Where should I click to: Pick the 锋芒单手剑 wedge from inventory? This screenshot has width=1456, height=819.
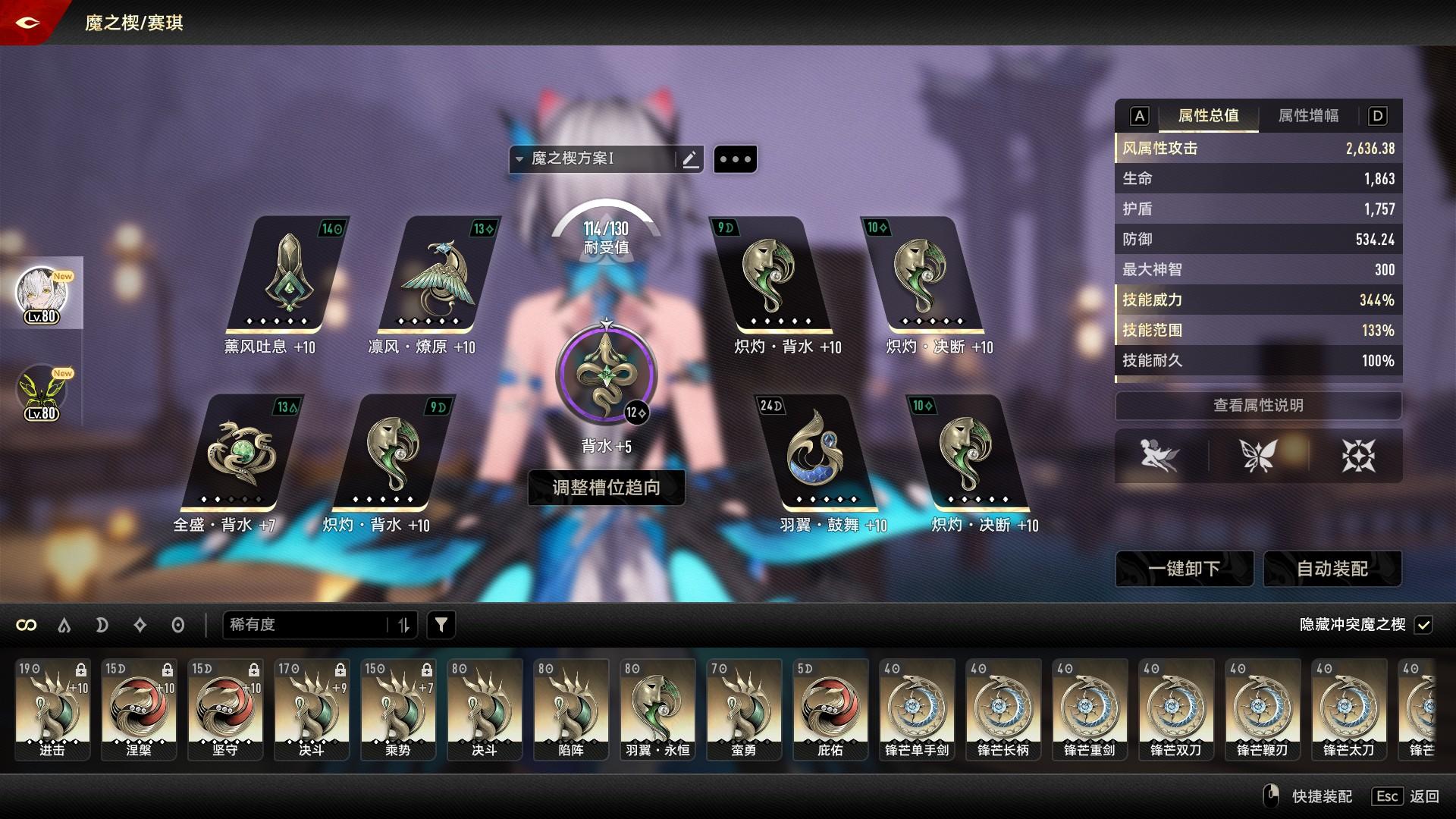coord(917,709)
